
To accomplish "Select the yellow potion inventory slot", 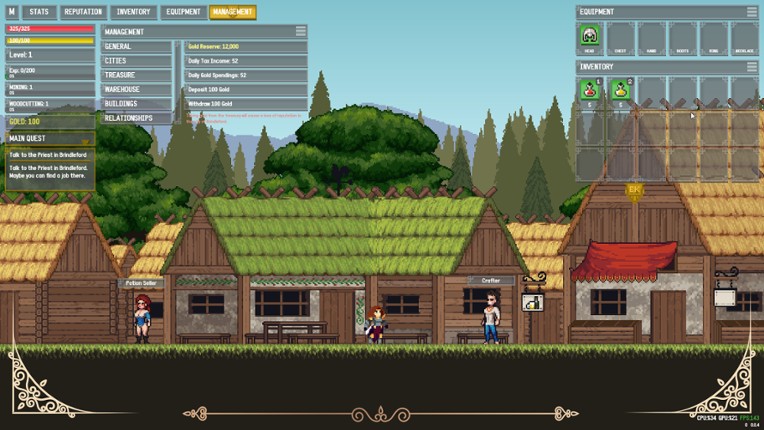I will [620, 91].
